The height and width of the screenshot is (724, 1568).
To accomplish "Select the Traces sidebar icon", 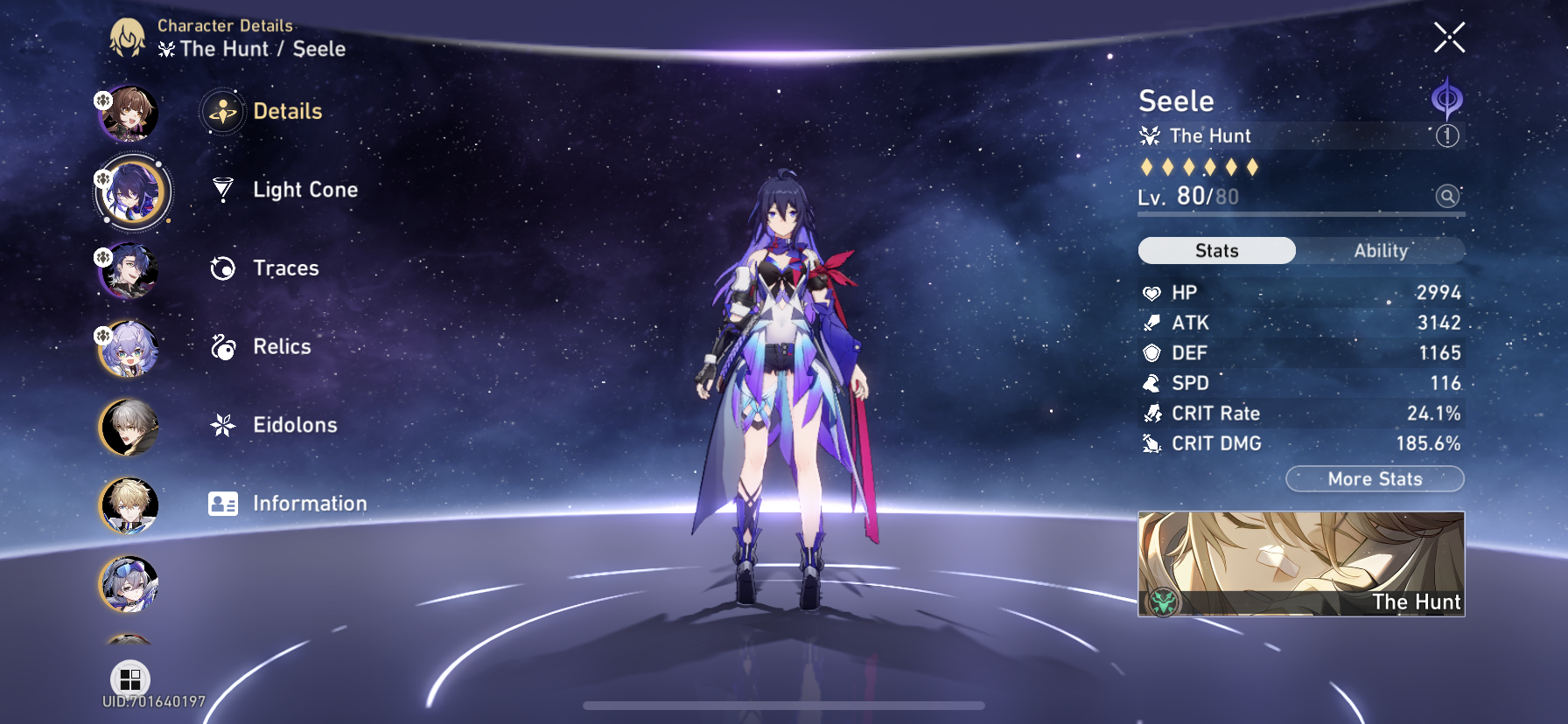I will (x=224, y=268).
